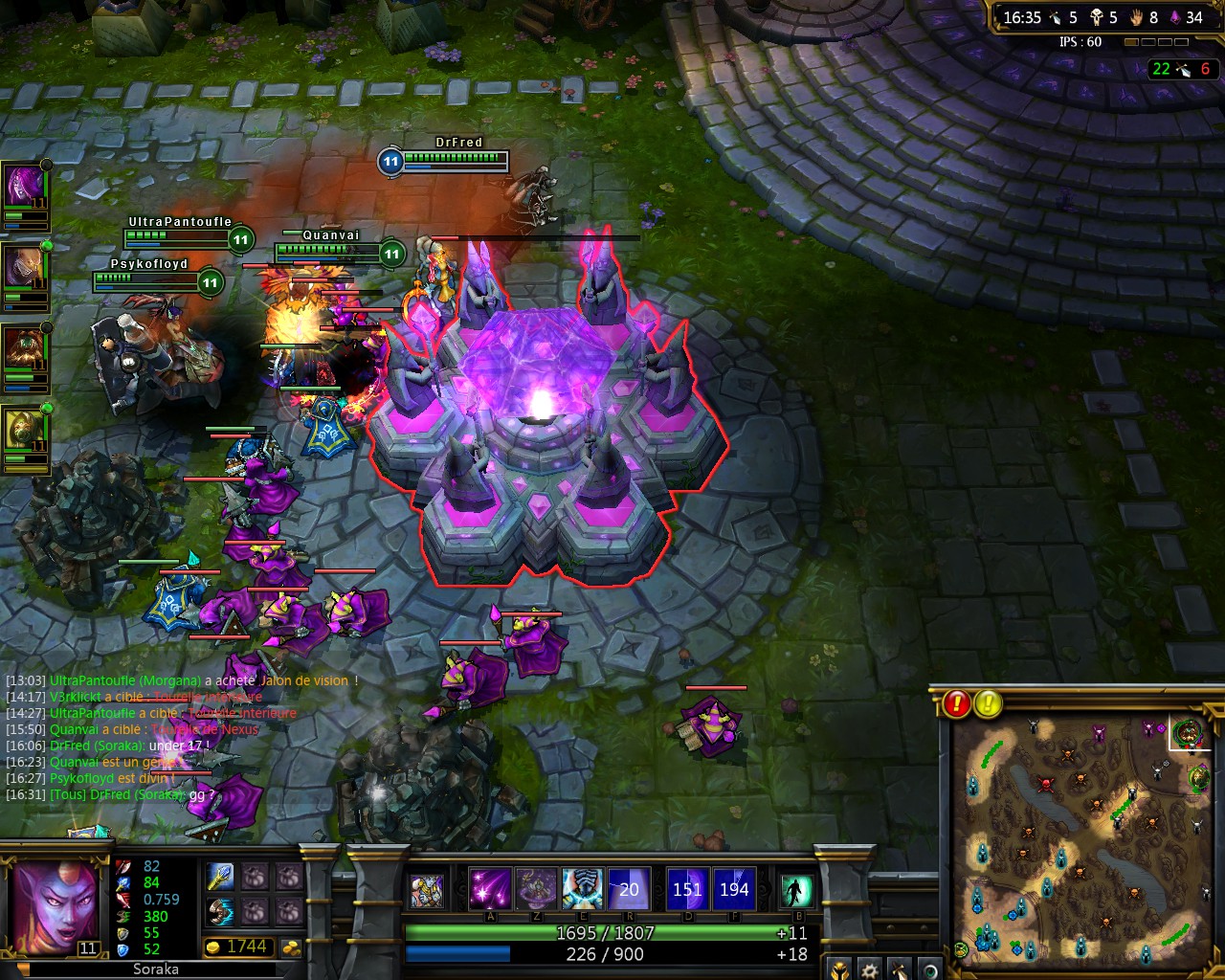Cast Soraka's Astral Blessing ability
Image resolution: width=1225 pixels, height=980 pixels.
coord(535,889)
